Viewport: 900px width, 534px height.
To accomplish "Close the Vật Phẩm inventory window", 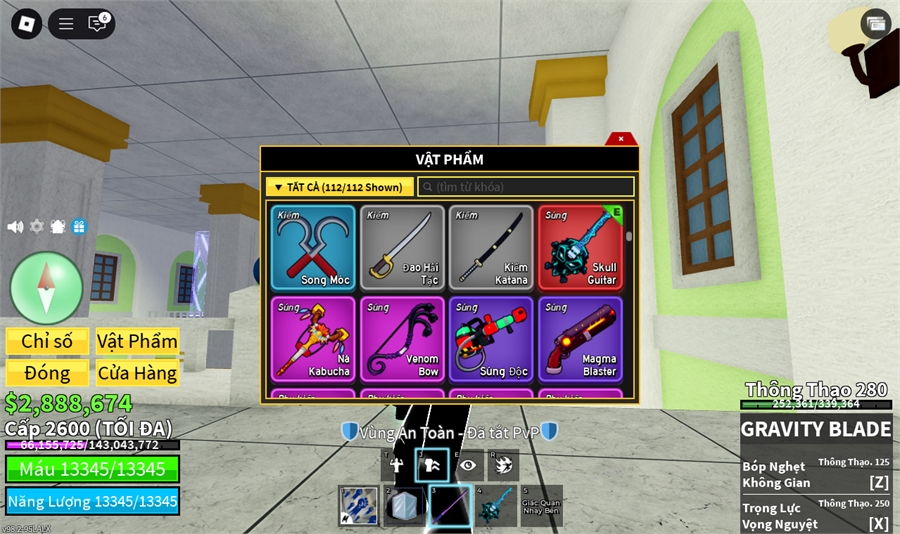I will pos(621,139).
